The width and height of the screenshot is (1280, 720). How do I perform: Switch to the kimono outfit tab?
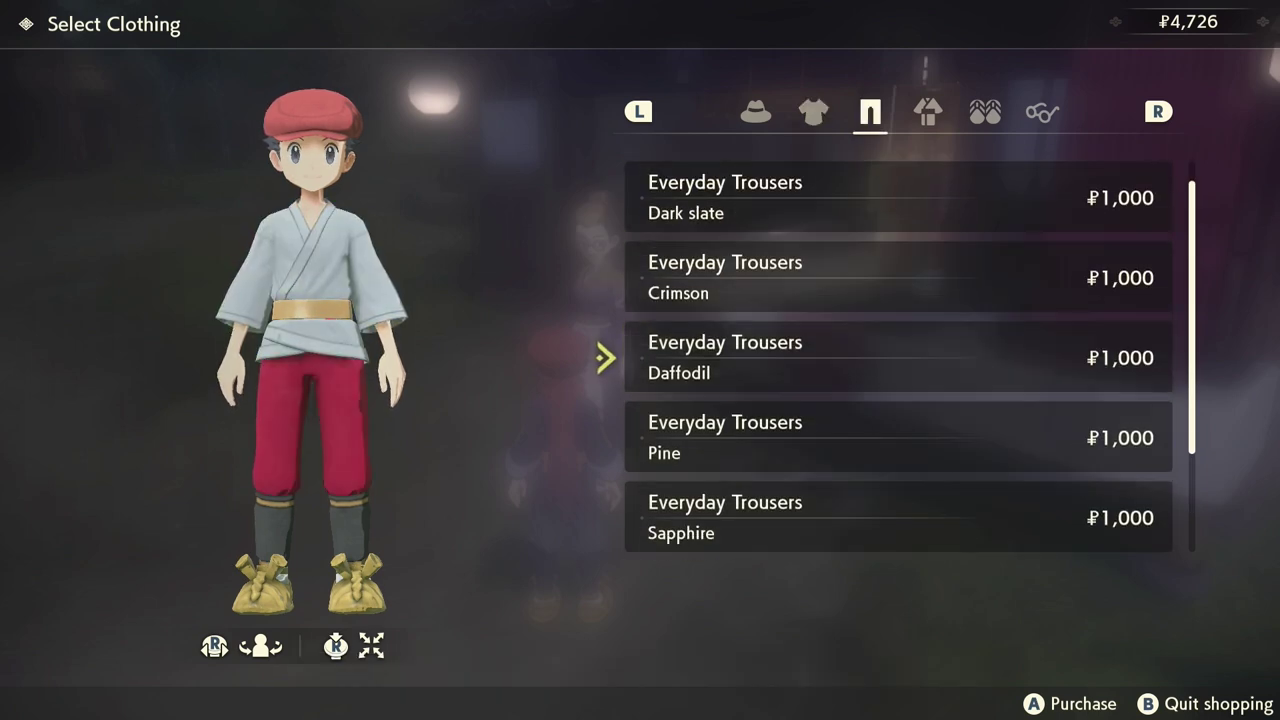[x=928, y=112]
